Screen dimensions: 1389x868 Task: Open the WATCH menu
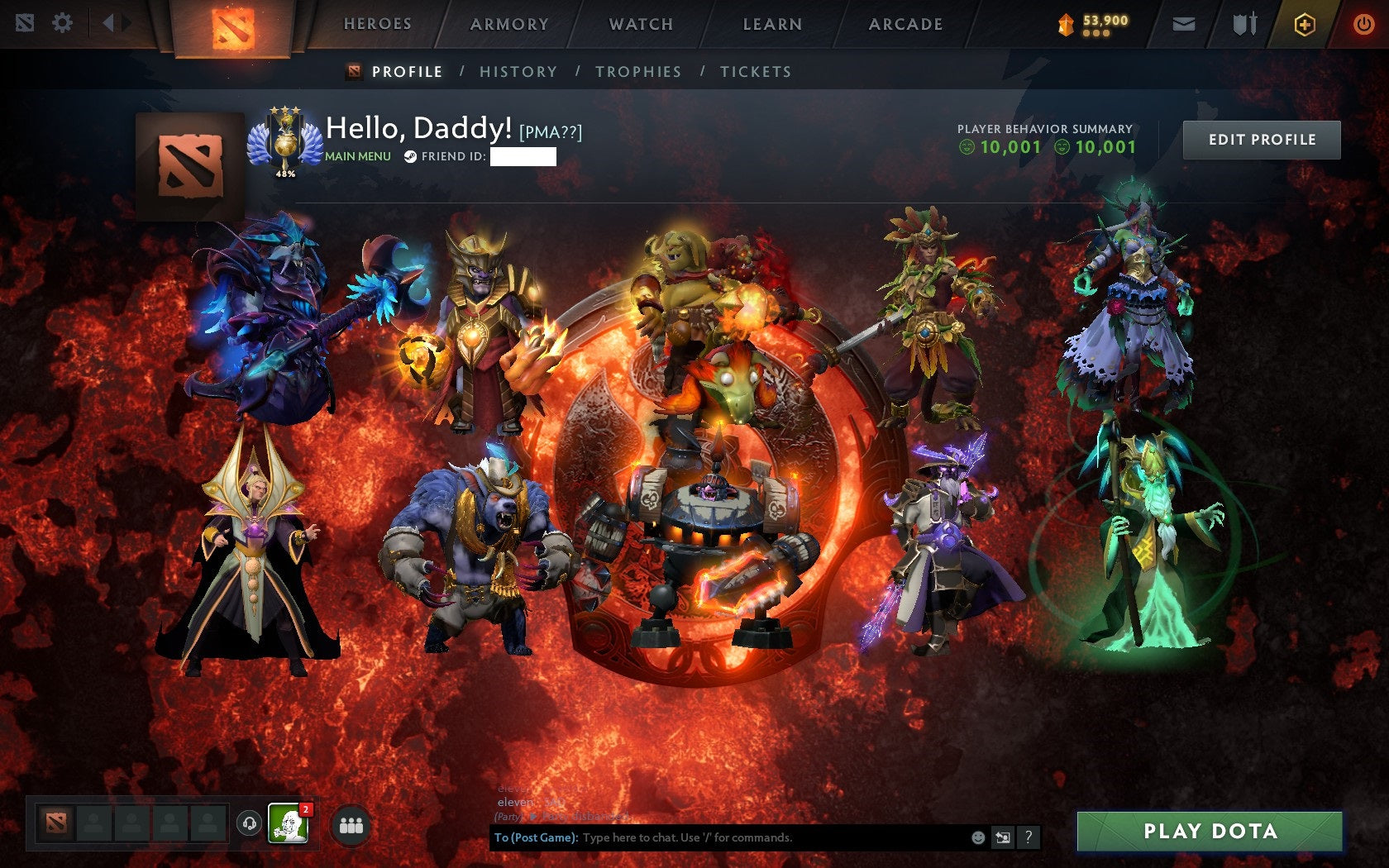pos(641,25)
